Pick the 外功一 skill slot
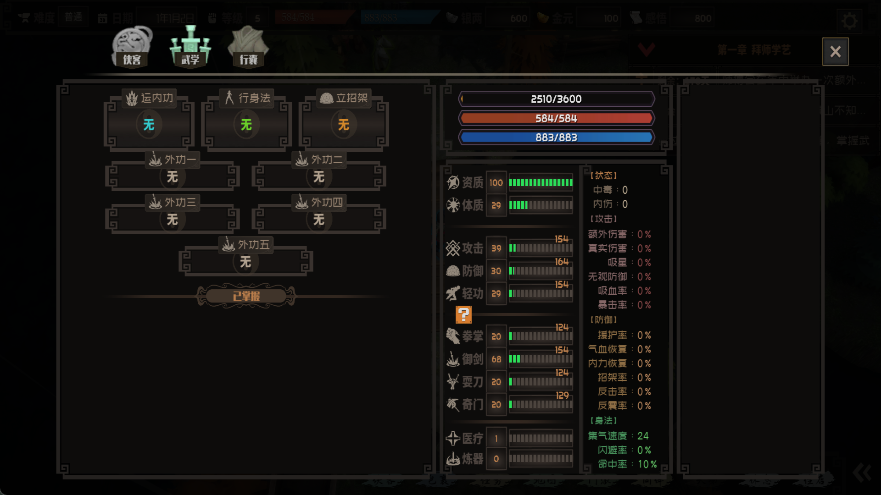This screenshot has height=495, width=881. point(172,173)
